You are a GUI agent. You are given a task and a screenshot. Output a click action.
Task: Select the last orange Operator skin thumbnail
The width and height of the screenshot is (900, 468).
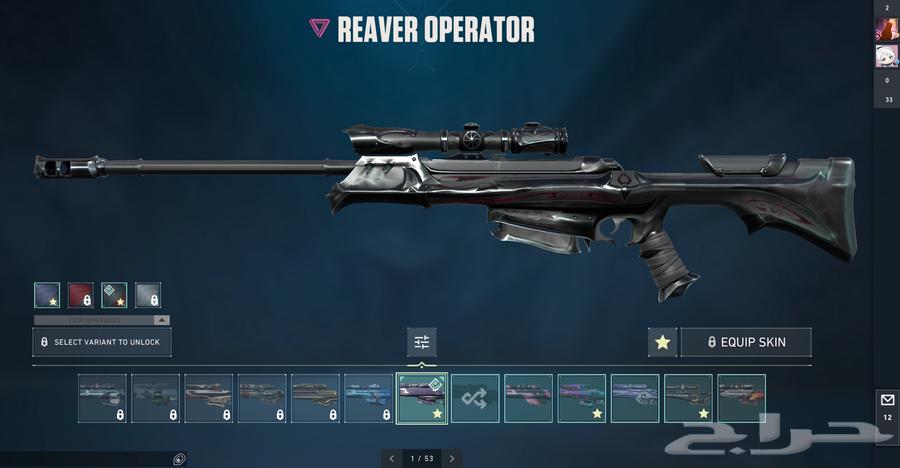741,398
